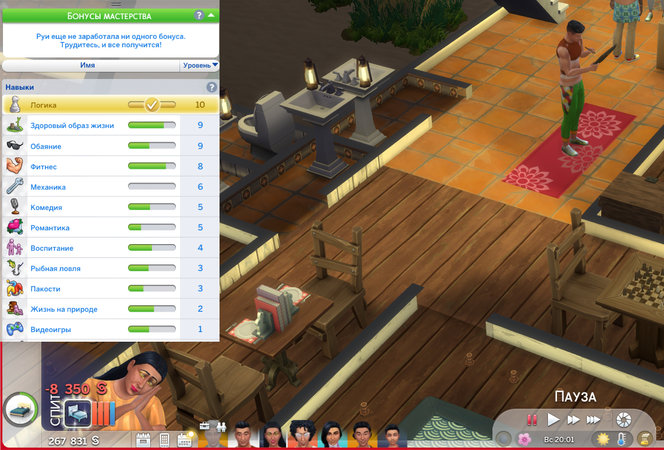Choose the Обаяние skill row
Screen dimensions: 664x450
tap(110, 146)
